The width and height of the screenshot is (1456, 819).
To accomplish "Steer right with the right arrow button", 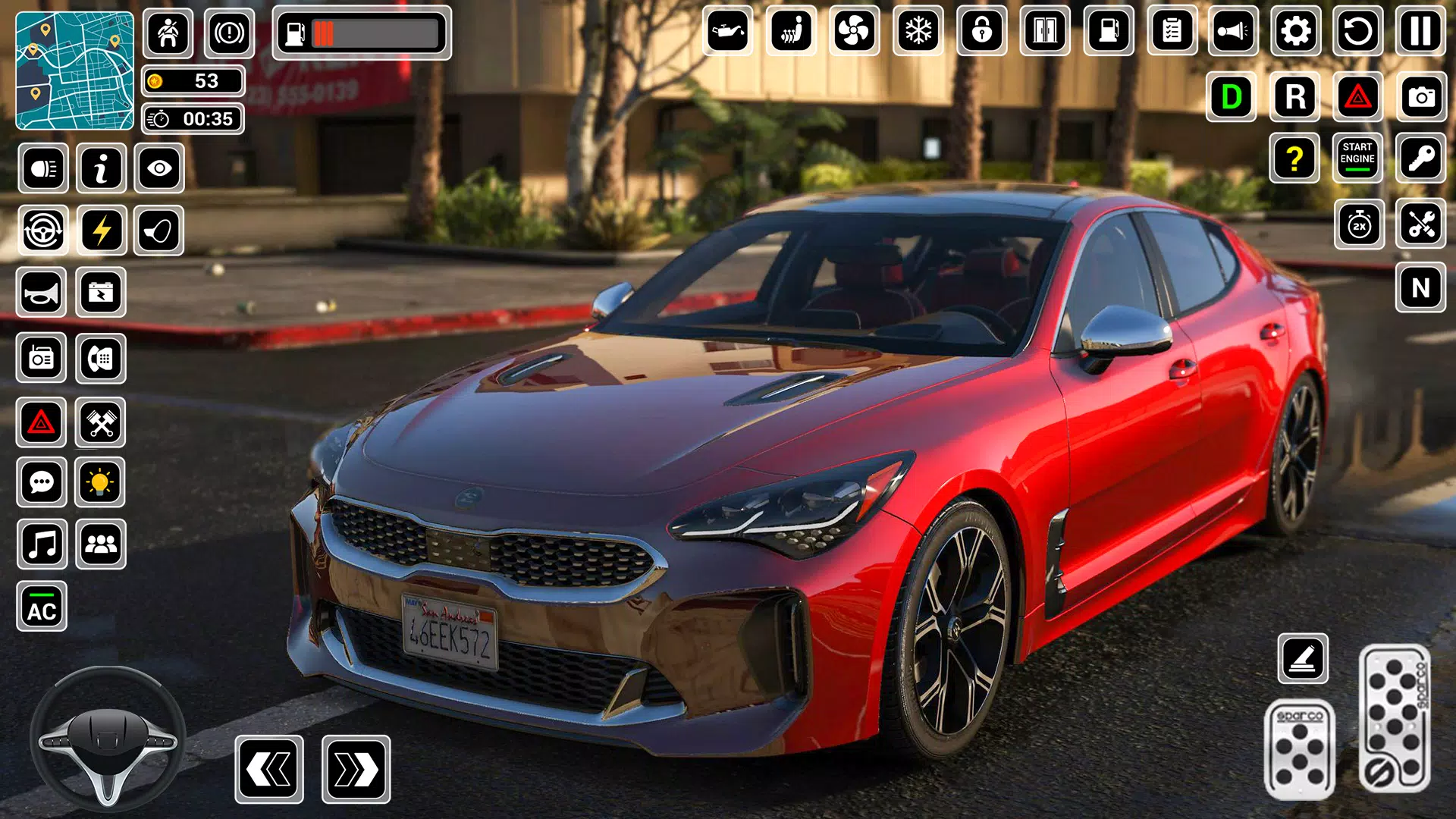I will (x=356, y=769).
